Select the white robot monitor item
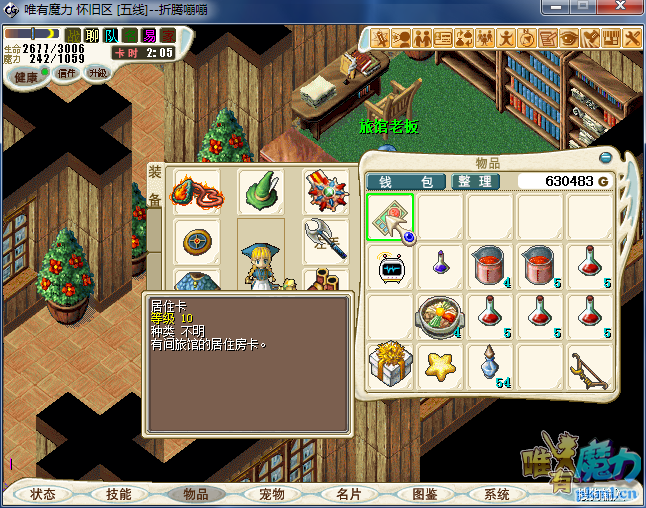646x508 pixels. tap(390, 267)
